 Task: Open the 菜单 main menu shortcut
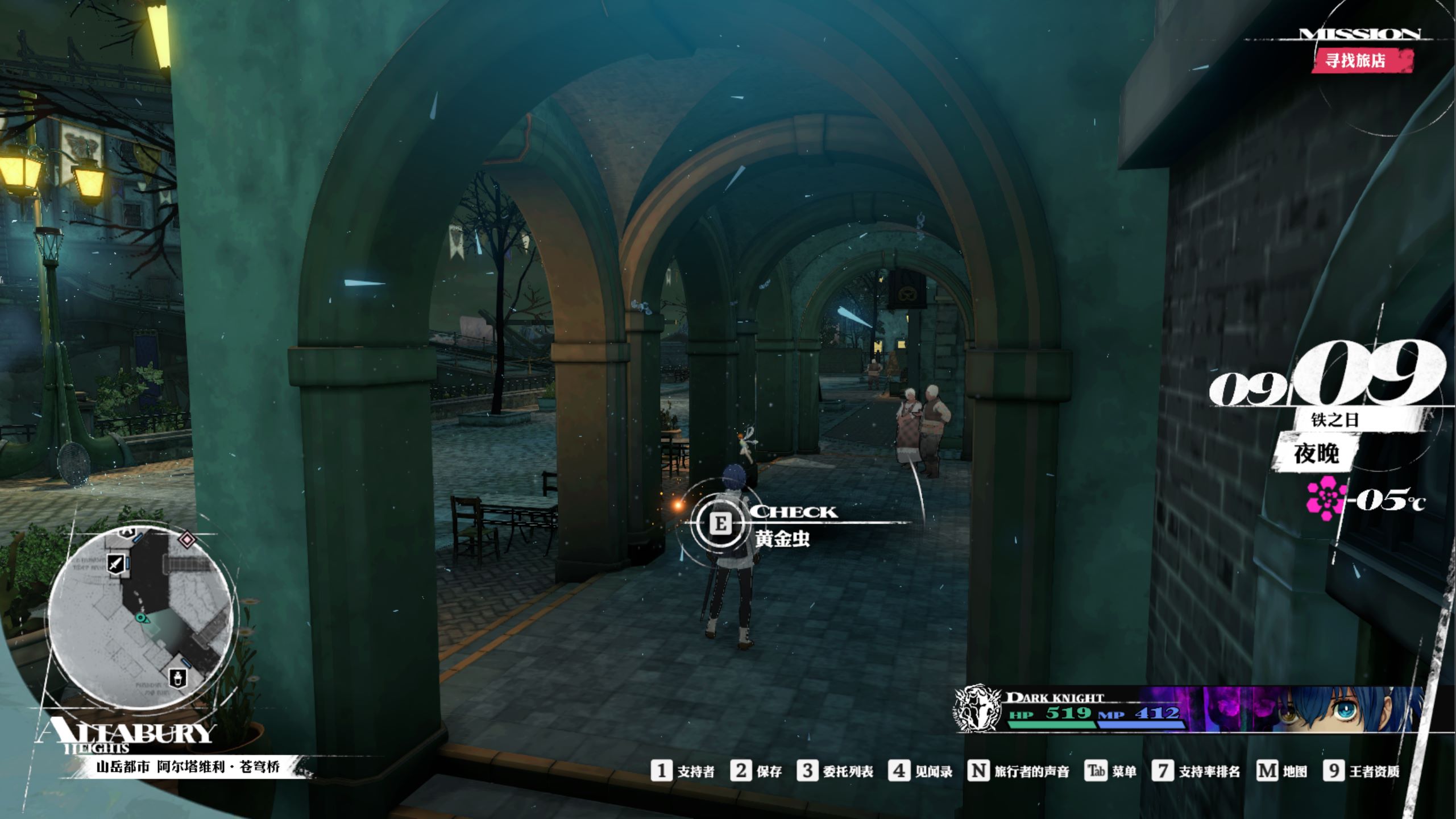point(1110,771)
